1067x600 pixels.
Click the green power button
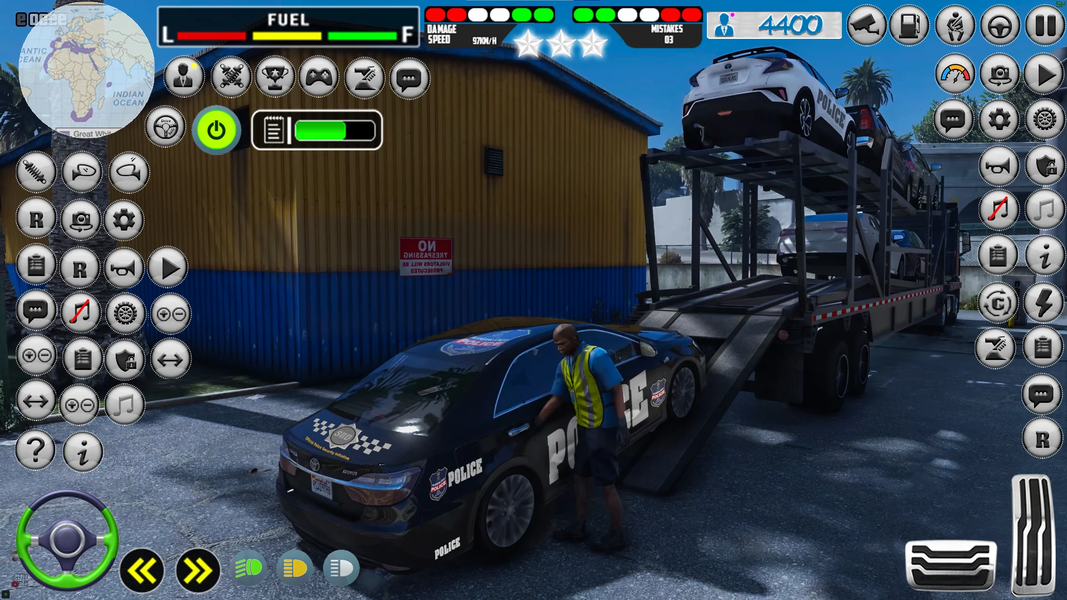pyautogui.click(x=216, y=129)
